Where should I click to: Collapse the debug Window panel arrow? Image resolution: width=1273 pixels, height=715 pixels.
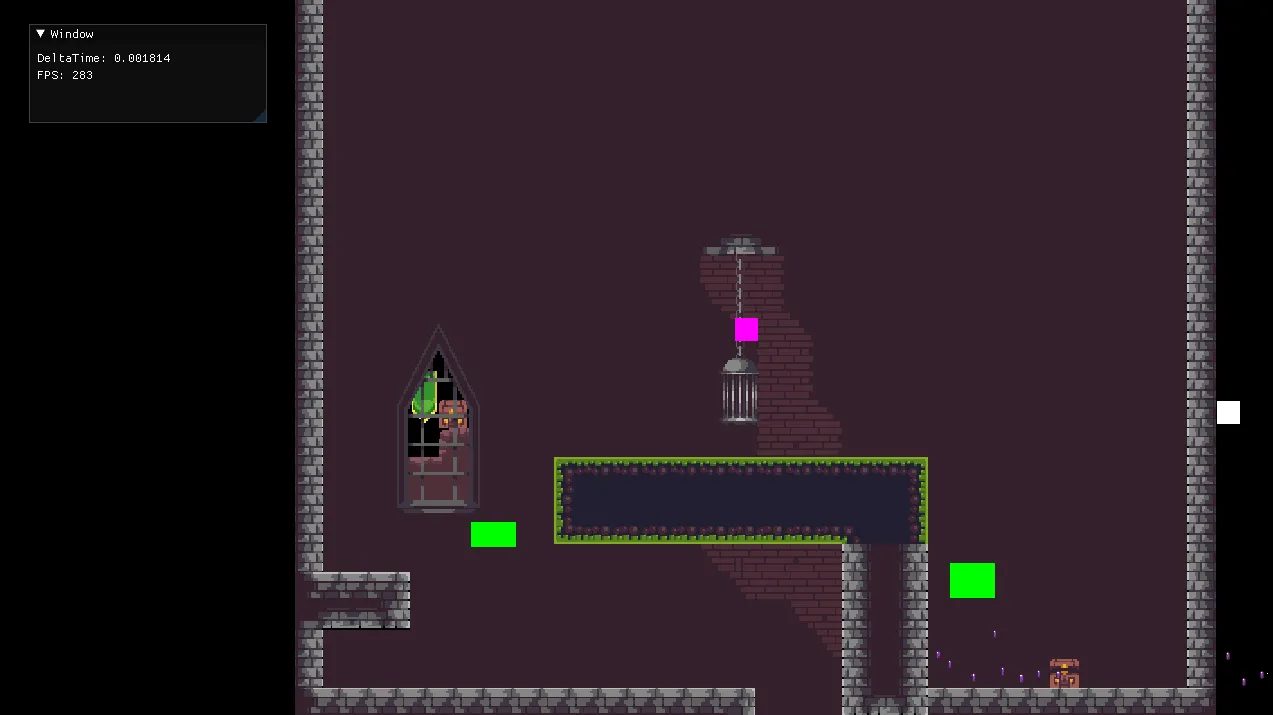pyautogui.click(x=41, y=34)
